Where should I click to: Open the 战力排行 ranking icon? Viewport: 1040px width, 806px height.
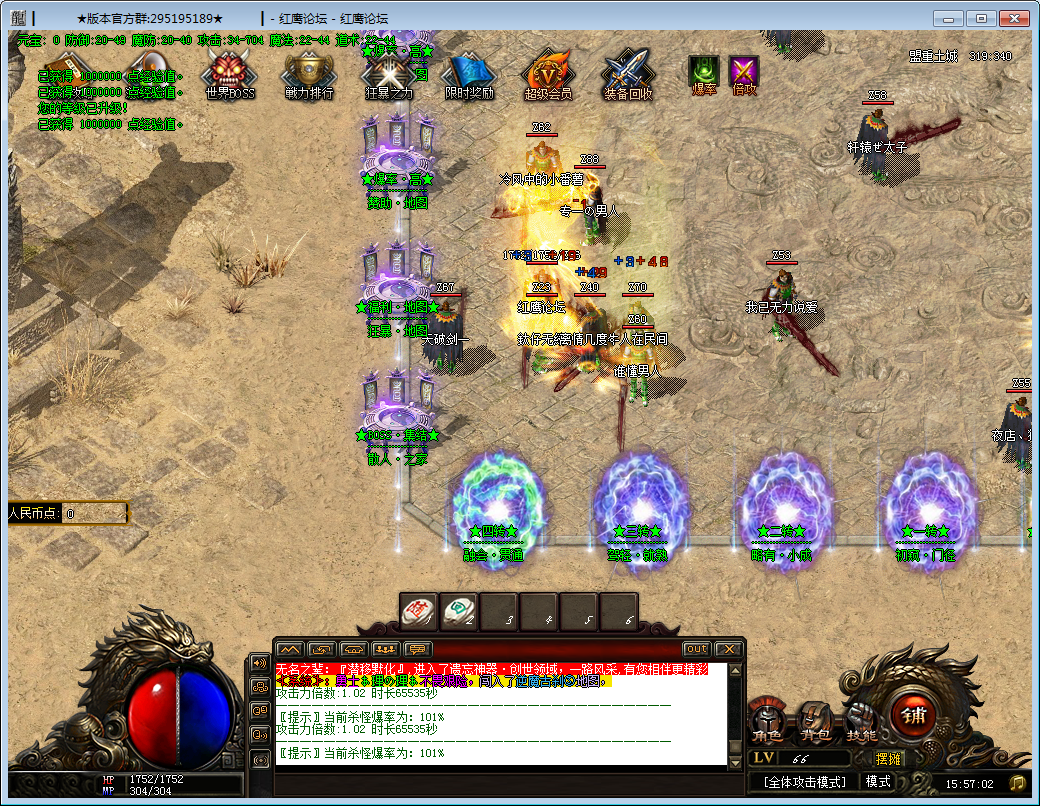point(309,73)
